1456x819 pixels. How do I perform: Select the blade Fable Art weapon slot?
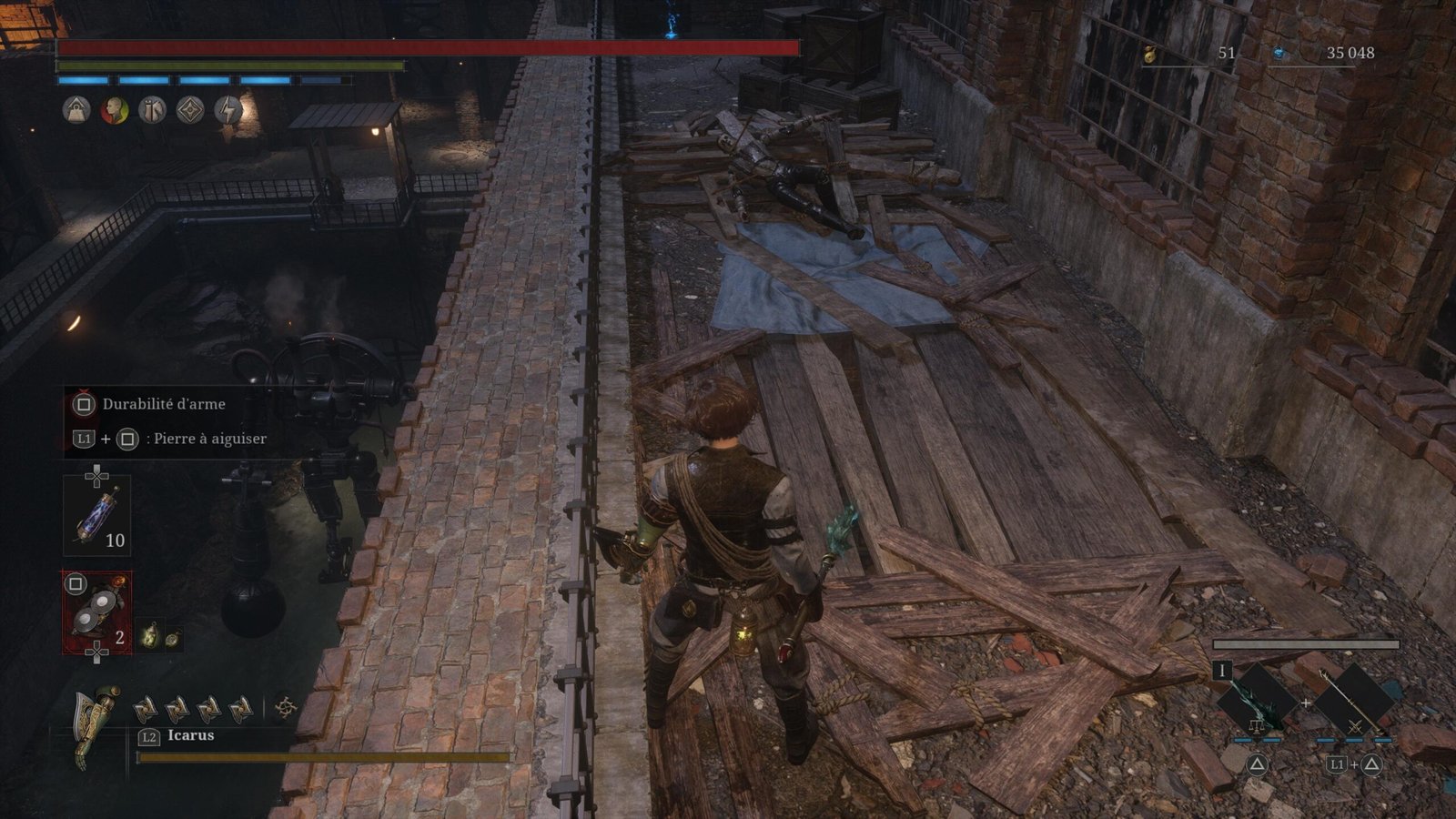pyautogui.click(x=1256, y=699)
